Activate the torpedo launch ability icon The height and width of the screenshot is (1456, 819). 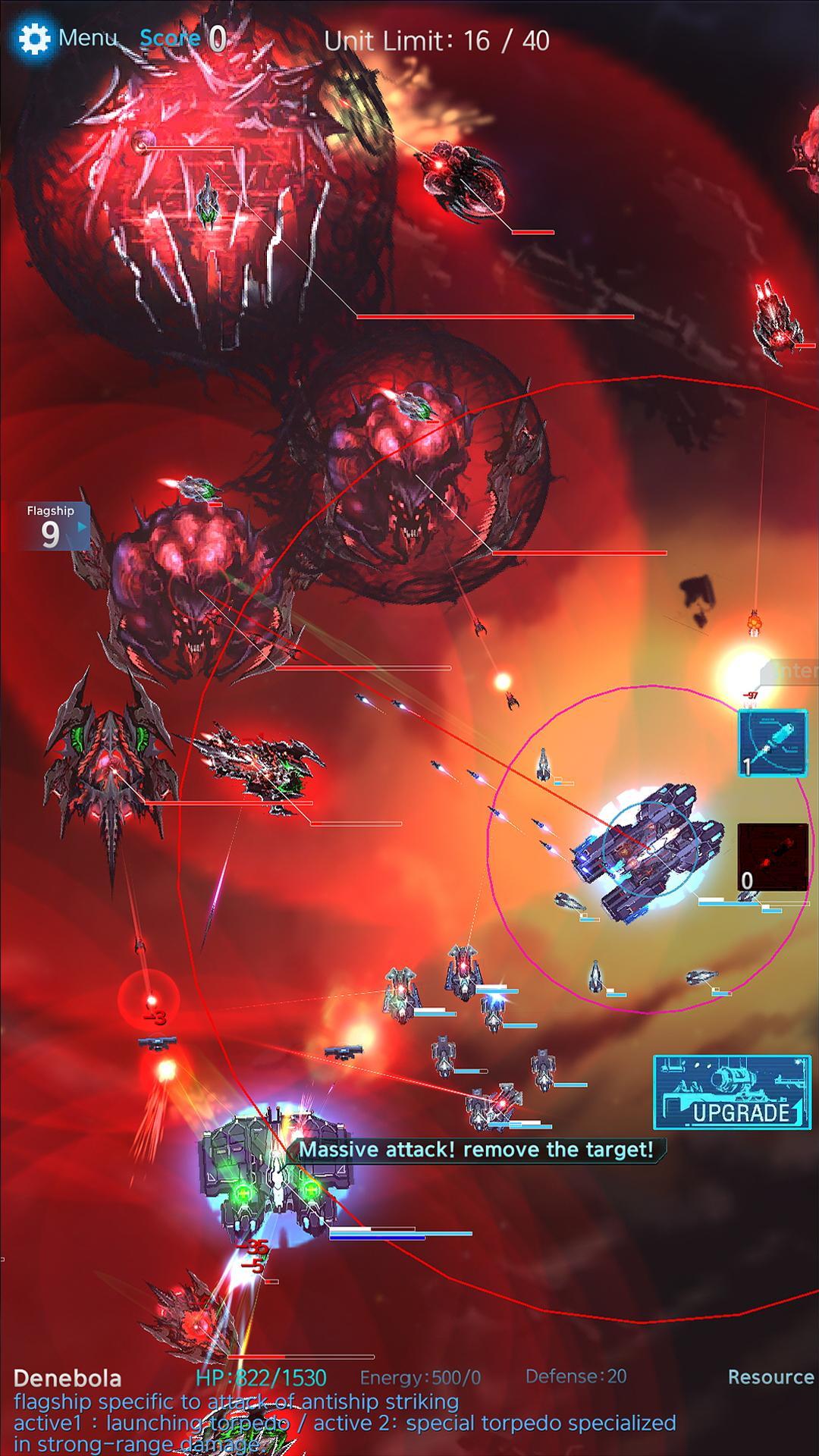[773, 743]
